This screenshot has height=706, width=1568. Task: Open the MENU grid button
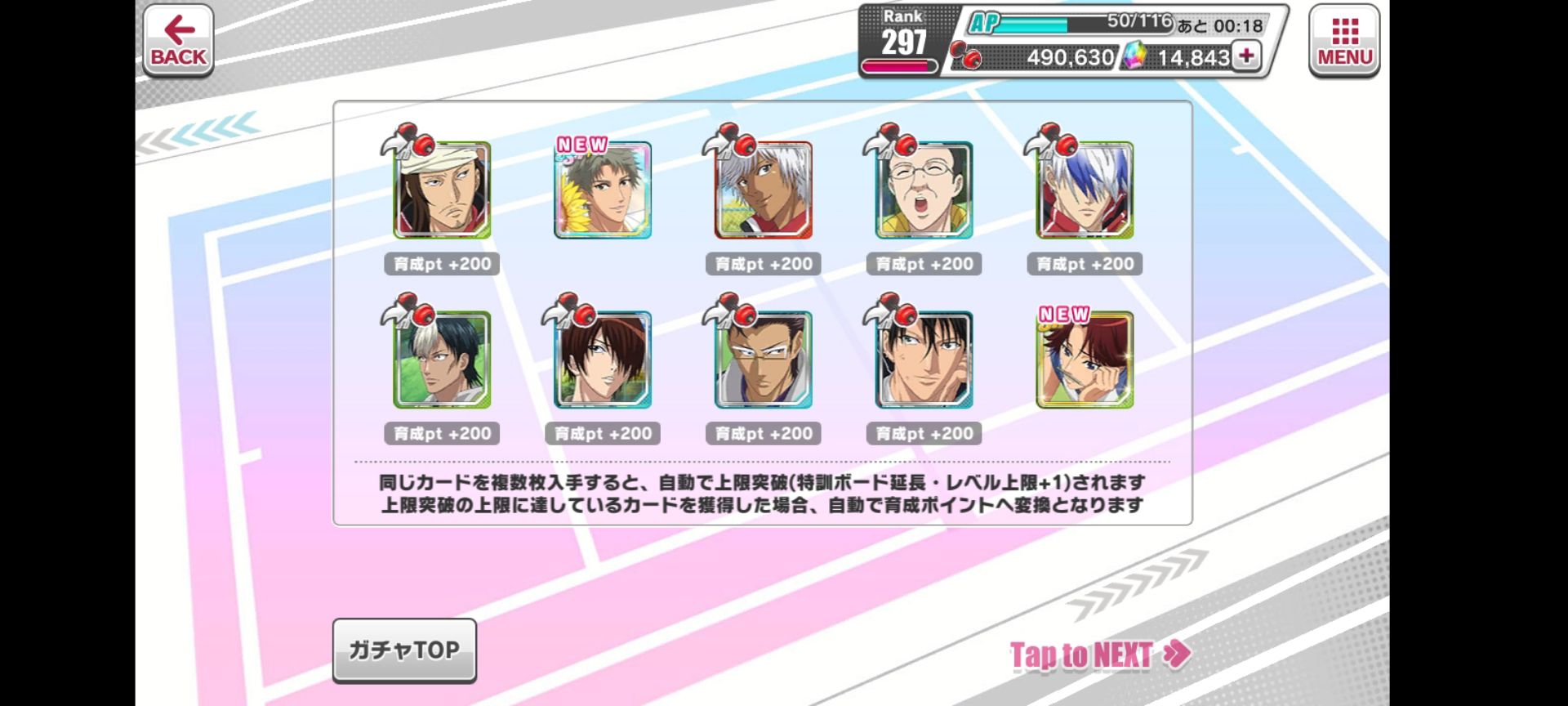(x=1343, y=41)
